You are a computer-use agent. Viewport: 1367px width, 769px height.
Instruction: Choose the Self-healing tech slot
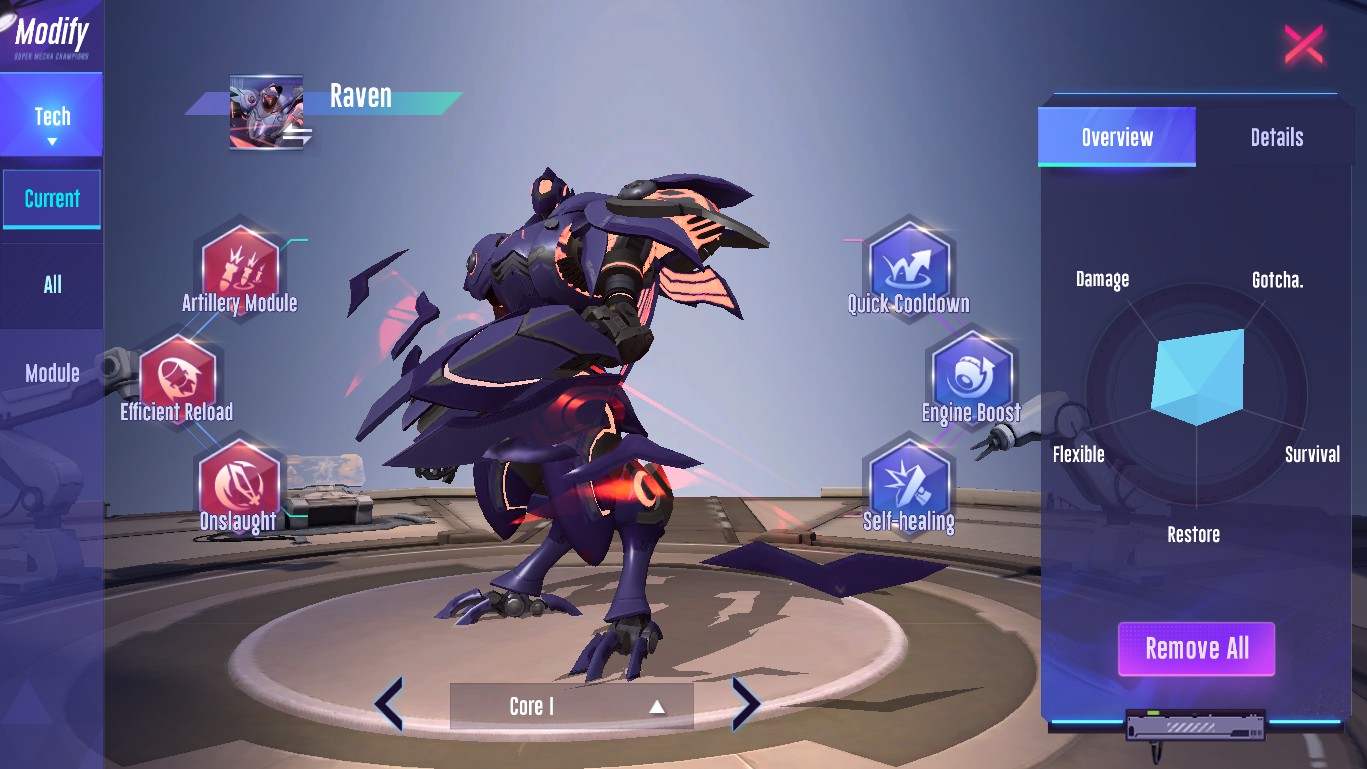click(909, 484)
